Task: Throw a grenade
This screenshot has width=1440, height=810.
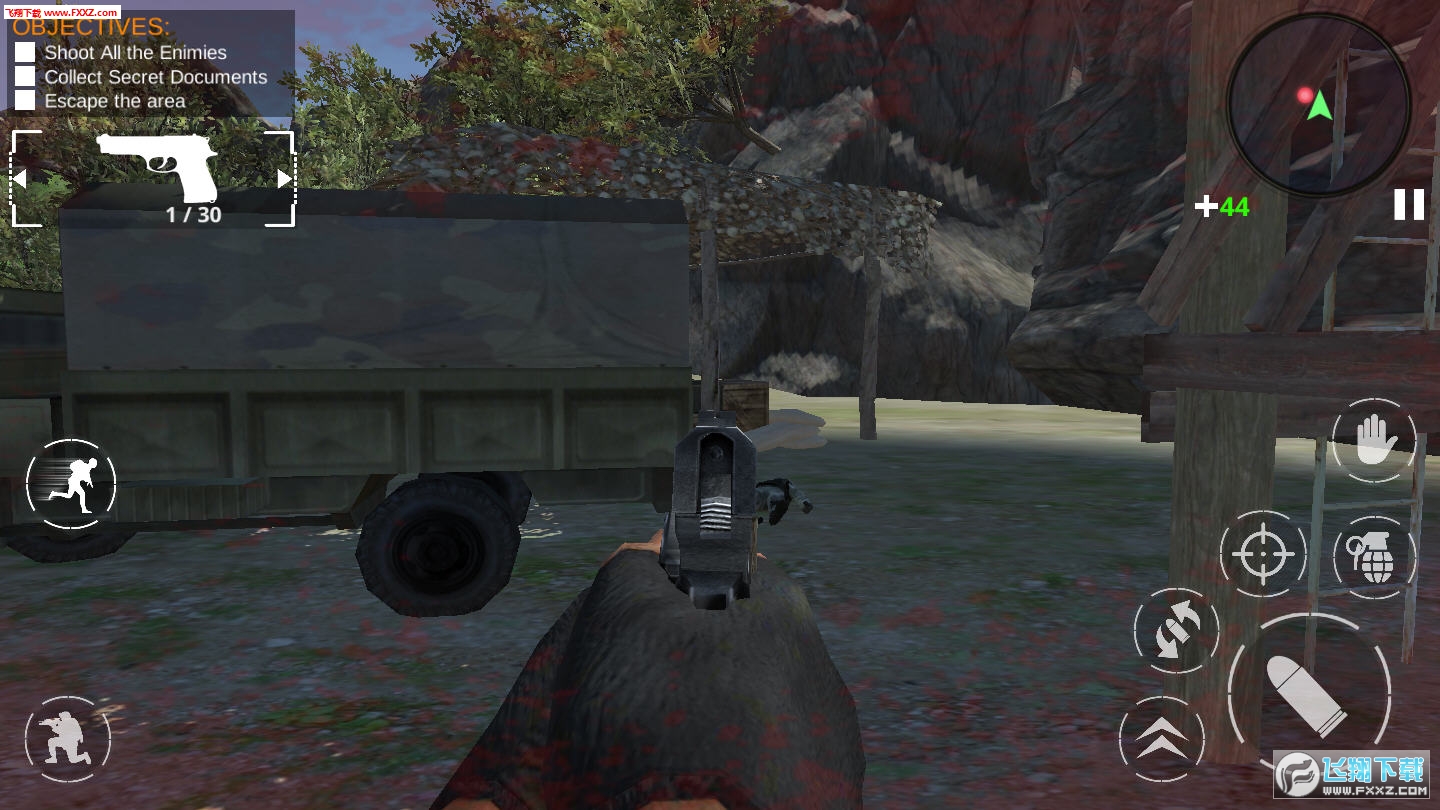Action: pyautogui.click(x=1375, y=557)
